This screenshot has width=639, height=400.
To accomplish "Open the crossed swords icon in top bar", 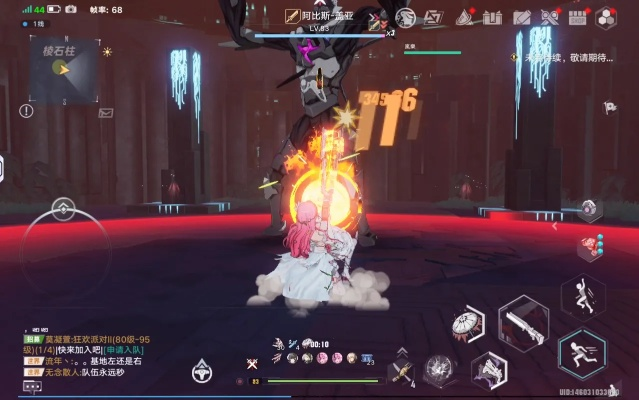I will tap(549, 17).
